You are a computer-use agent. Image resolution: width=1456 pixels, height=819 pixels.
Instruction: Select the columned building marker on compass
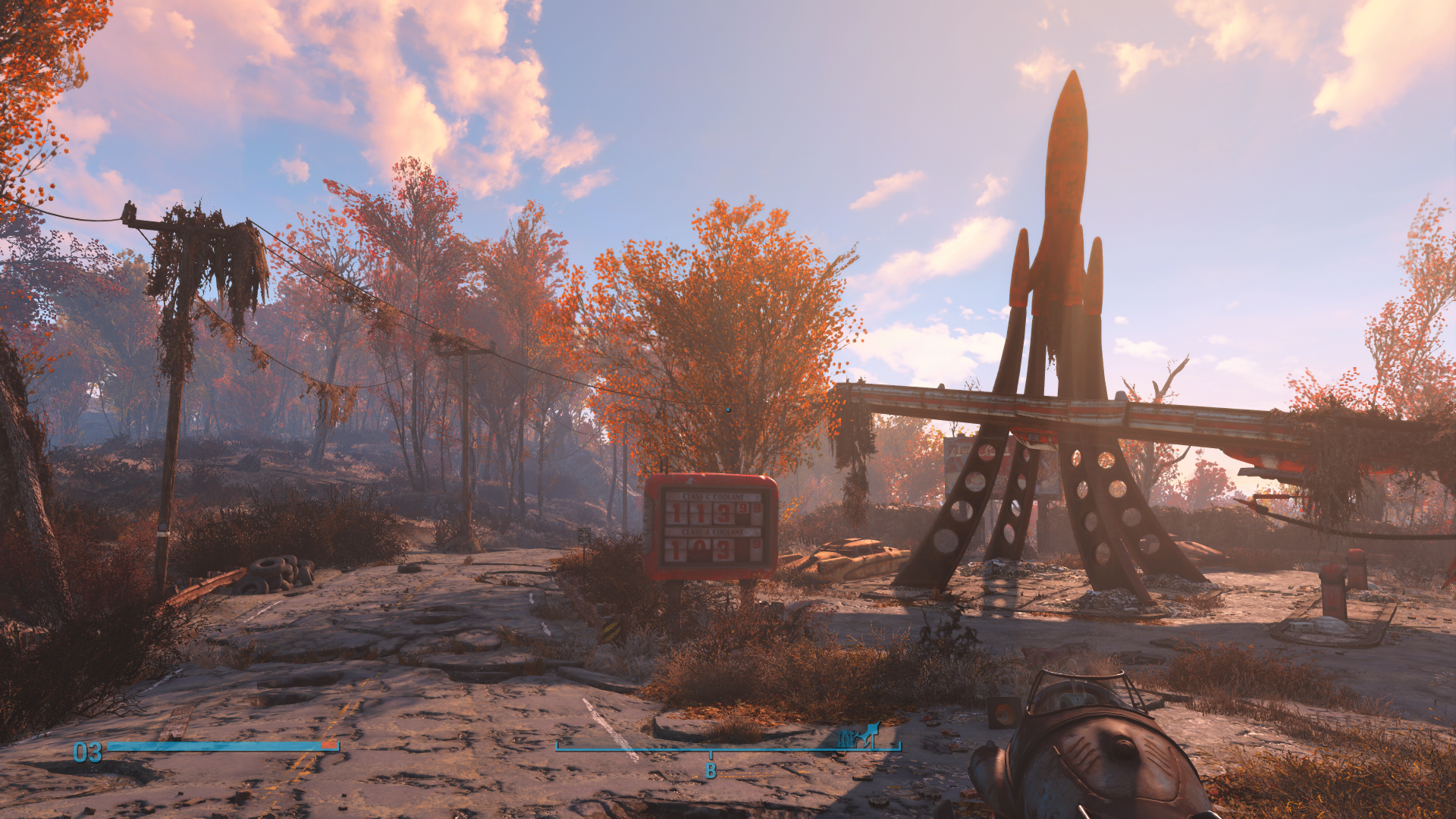(x=846, y=739)
